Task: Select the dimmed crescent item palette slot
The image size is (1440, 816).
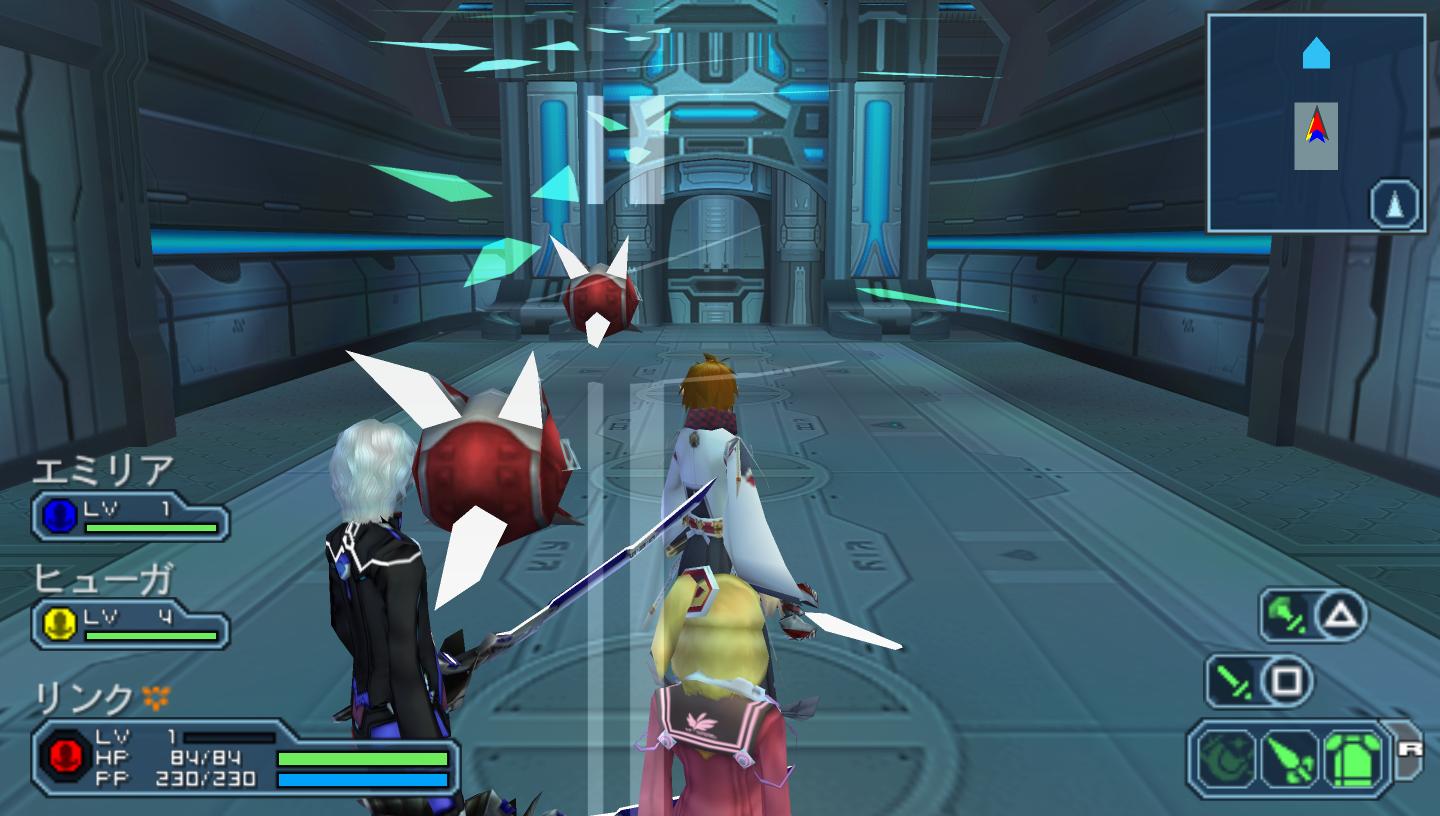Action: 1227,759
